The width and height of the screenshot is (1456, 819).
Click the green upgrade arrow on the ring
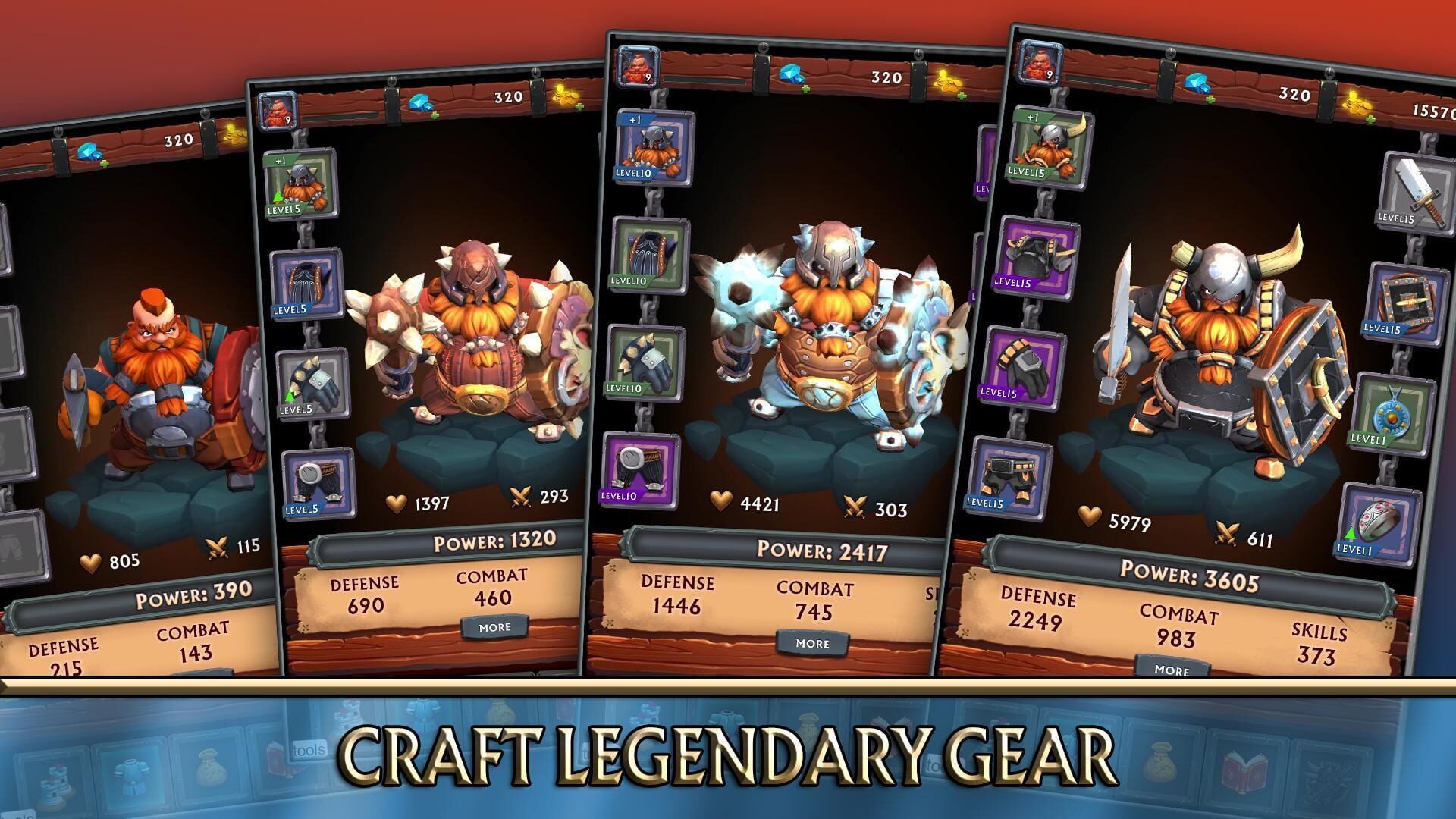1350,532
